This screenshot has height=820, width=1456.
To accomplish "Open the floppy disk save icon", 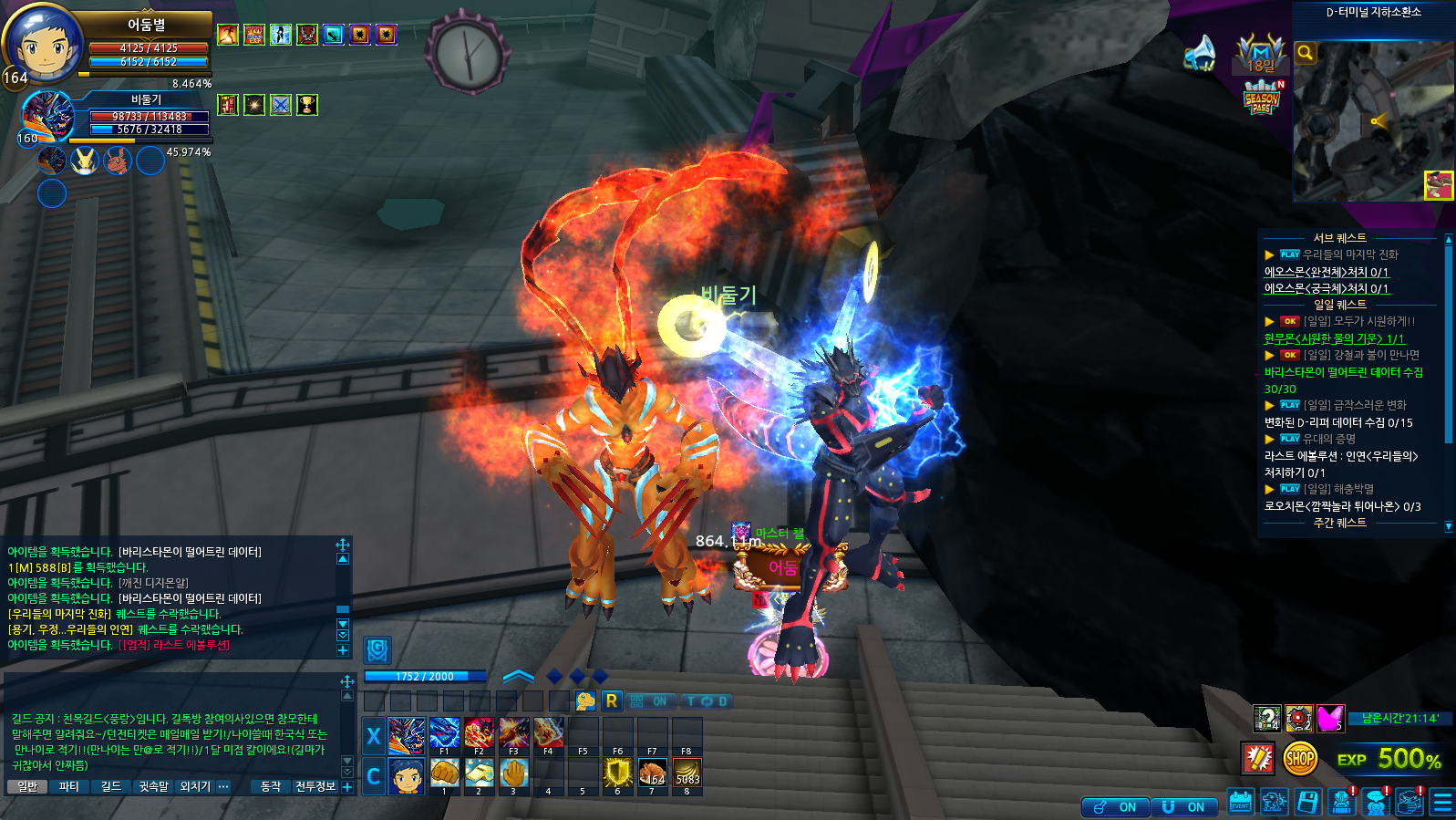I will click(1307, 803).
